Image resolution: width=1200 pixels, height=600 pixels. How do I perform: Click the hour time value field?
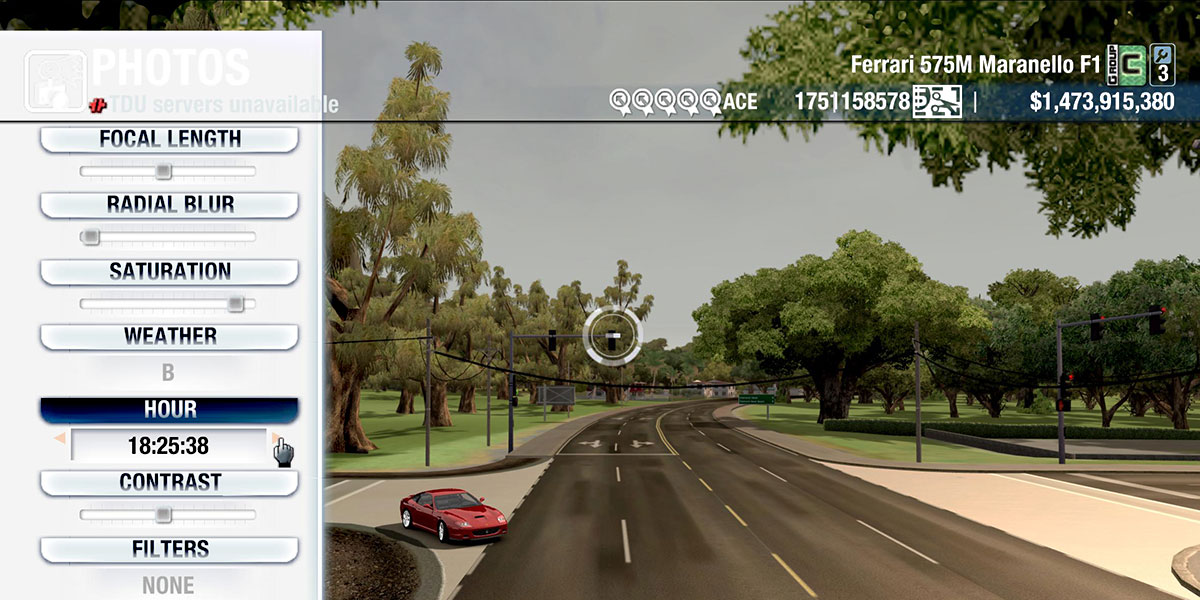point(168,445)
